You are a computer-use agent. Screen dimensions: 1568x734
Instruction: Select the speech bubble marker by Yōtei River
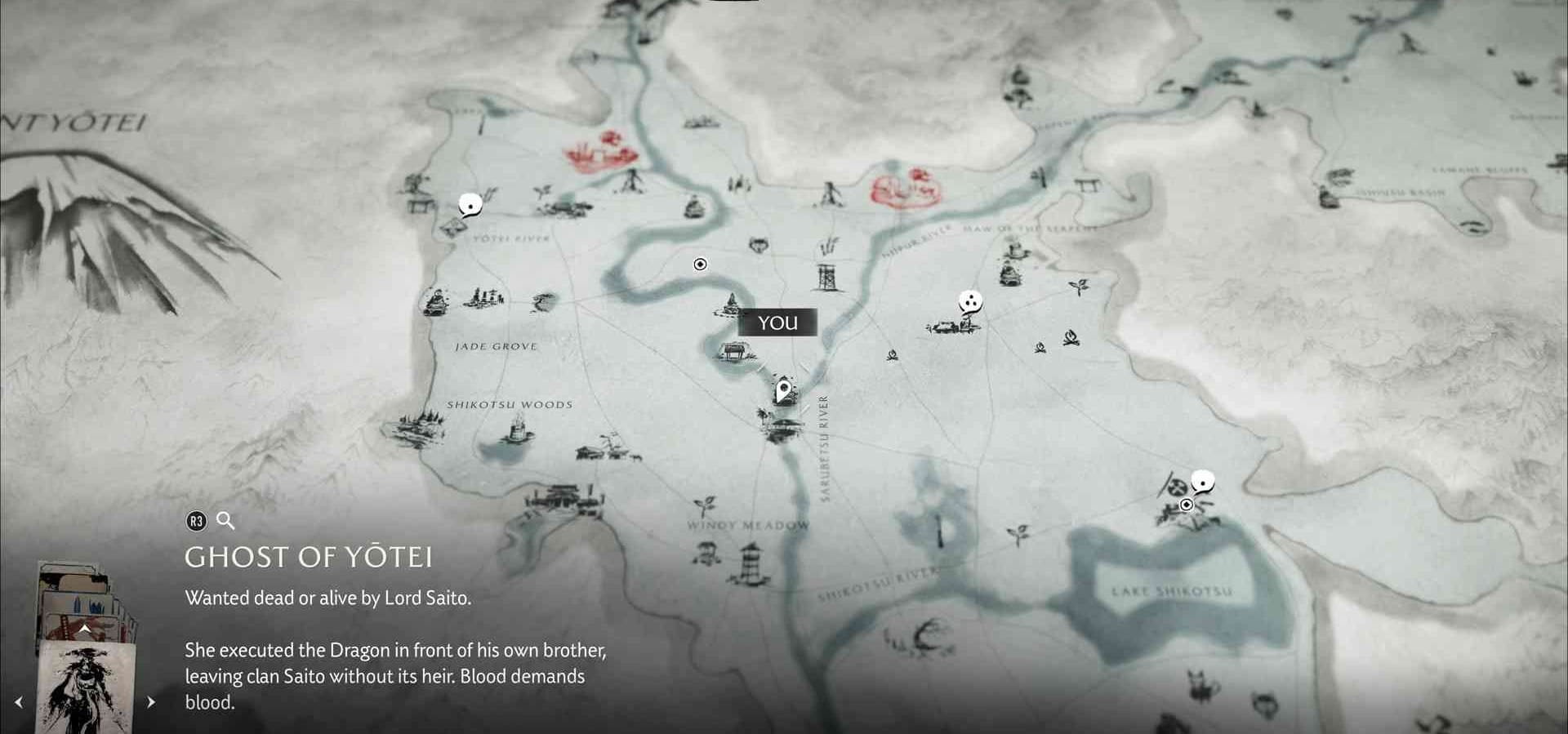470,204
